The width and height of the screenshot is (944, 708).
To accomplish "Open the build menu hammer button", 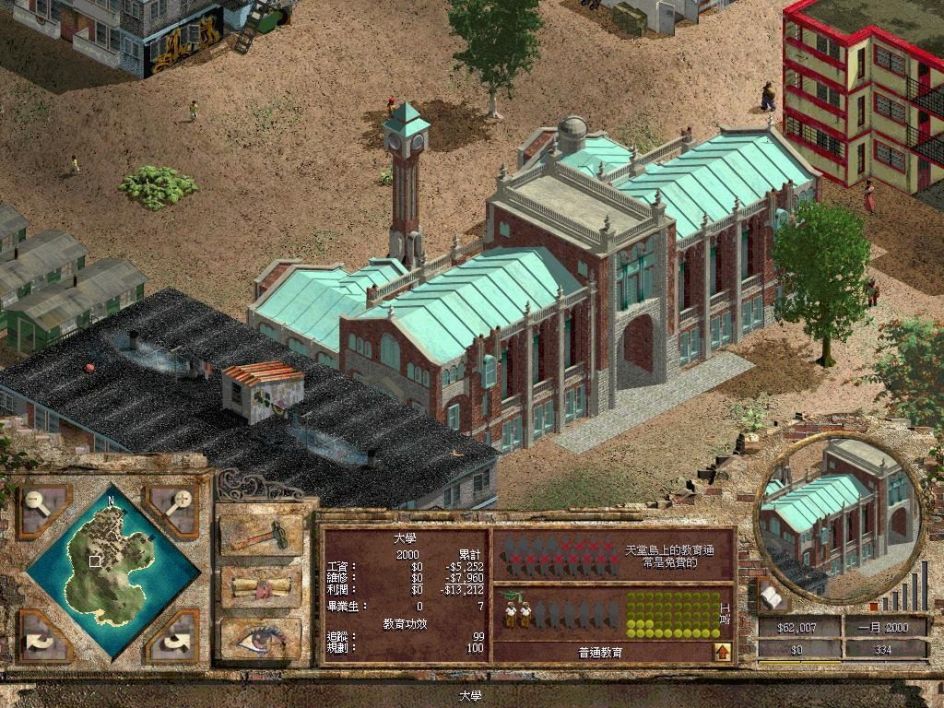I will click(x=260, y=535).
